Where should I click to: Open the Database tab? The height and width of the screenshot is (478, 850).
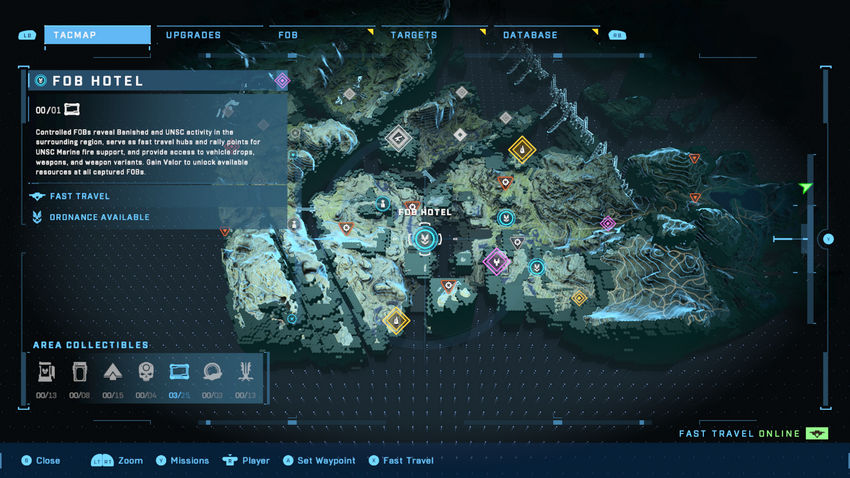(x=530, y=35)
